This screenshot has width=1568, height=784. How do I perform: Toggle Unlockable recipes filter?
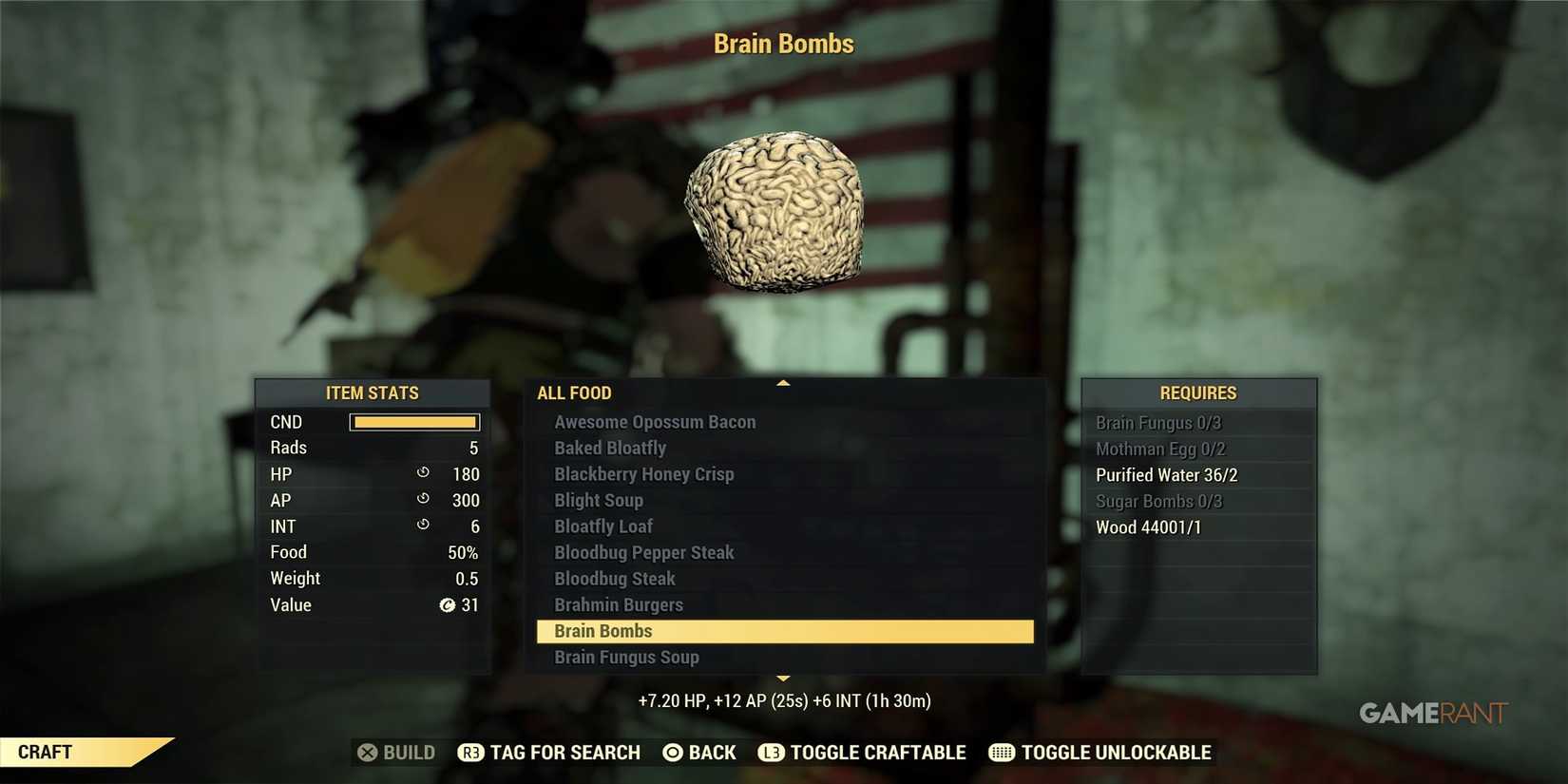tap(1115, 752)
